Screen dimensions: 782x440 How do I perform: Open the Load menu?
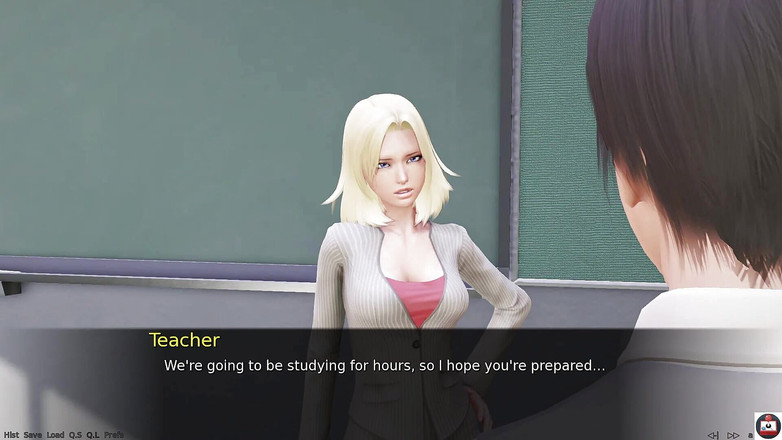(55, 435)
